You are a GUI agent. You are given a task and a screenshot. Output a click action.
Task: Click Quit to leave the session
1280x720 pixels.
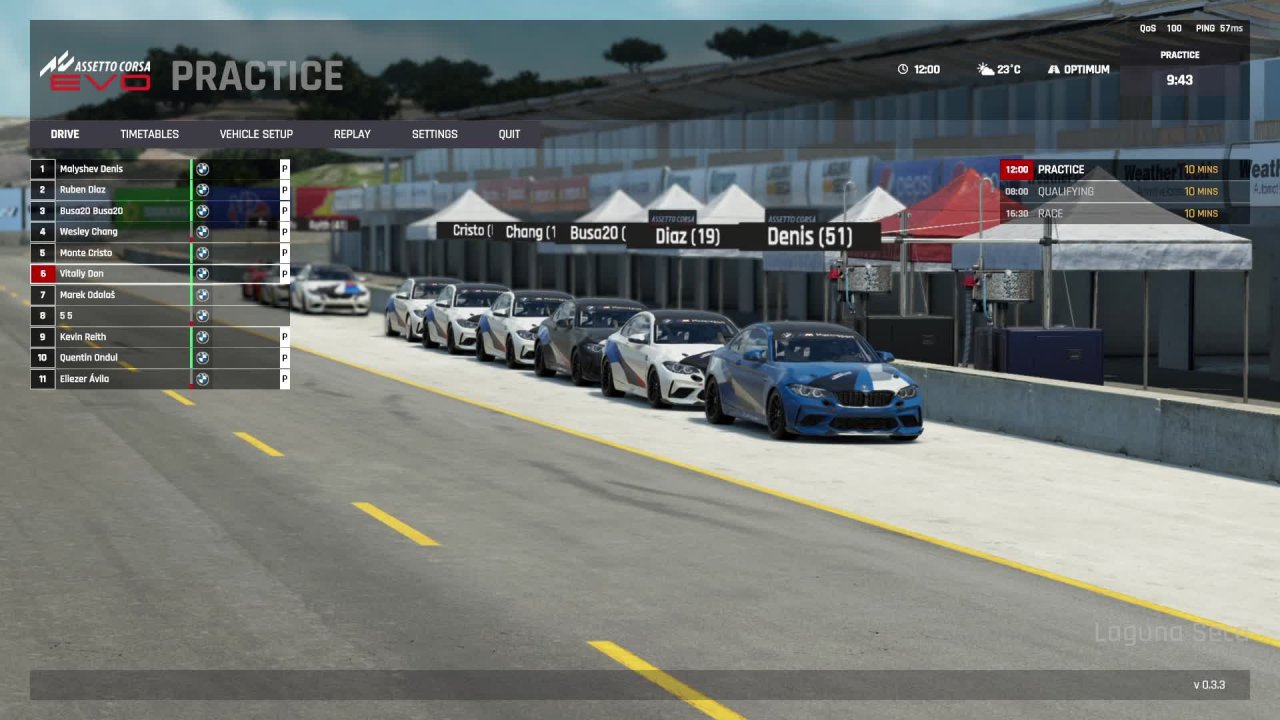509,134
